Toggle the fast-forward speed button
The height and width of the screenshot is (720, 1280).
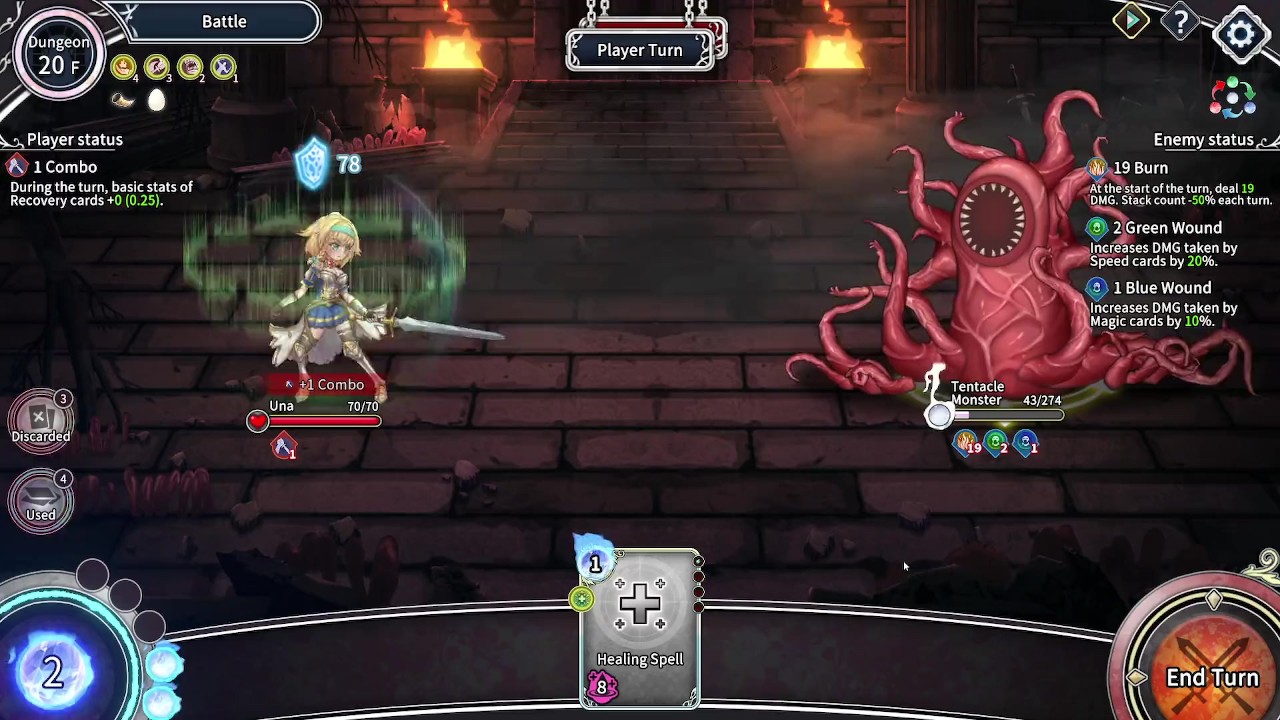[x=1131, y=21]
